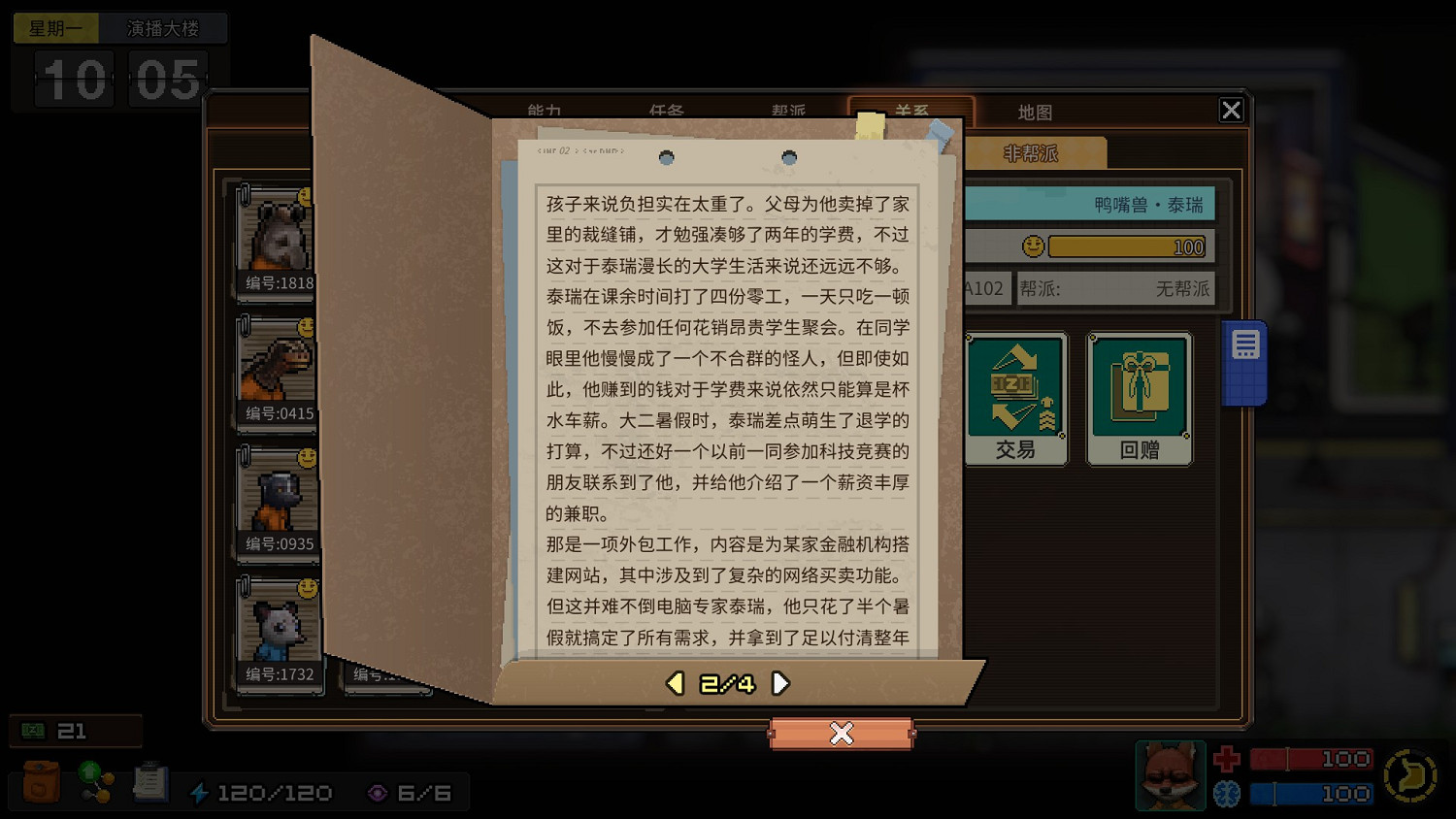The width and height of the screenshot is (1456, 819).
Task: Click the purple eye vision icon
Action: 376,792
